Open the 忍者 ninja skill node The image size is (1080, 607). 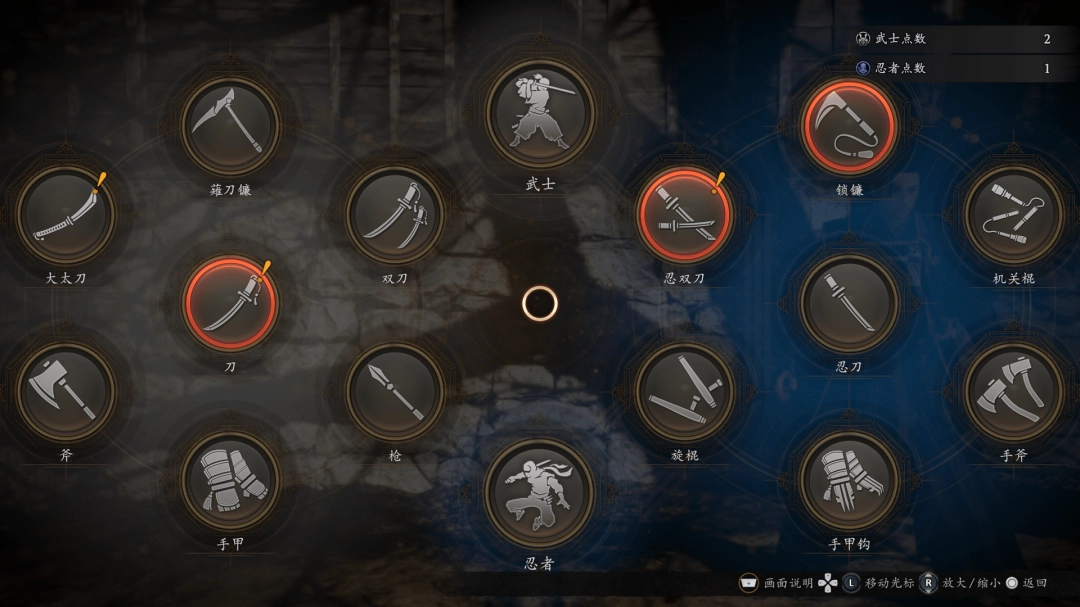[x=540, y=493]
